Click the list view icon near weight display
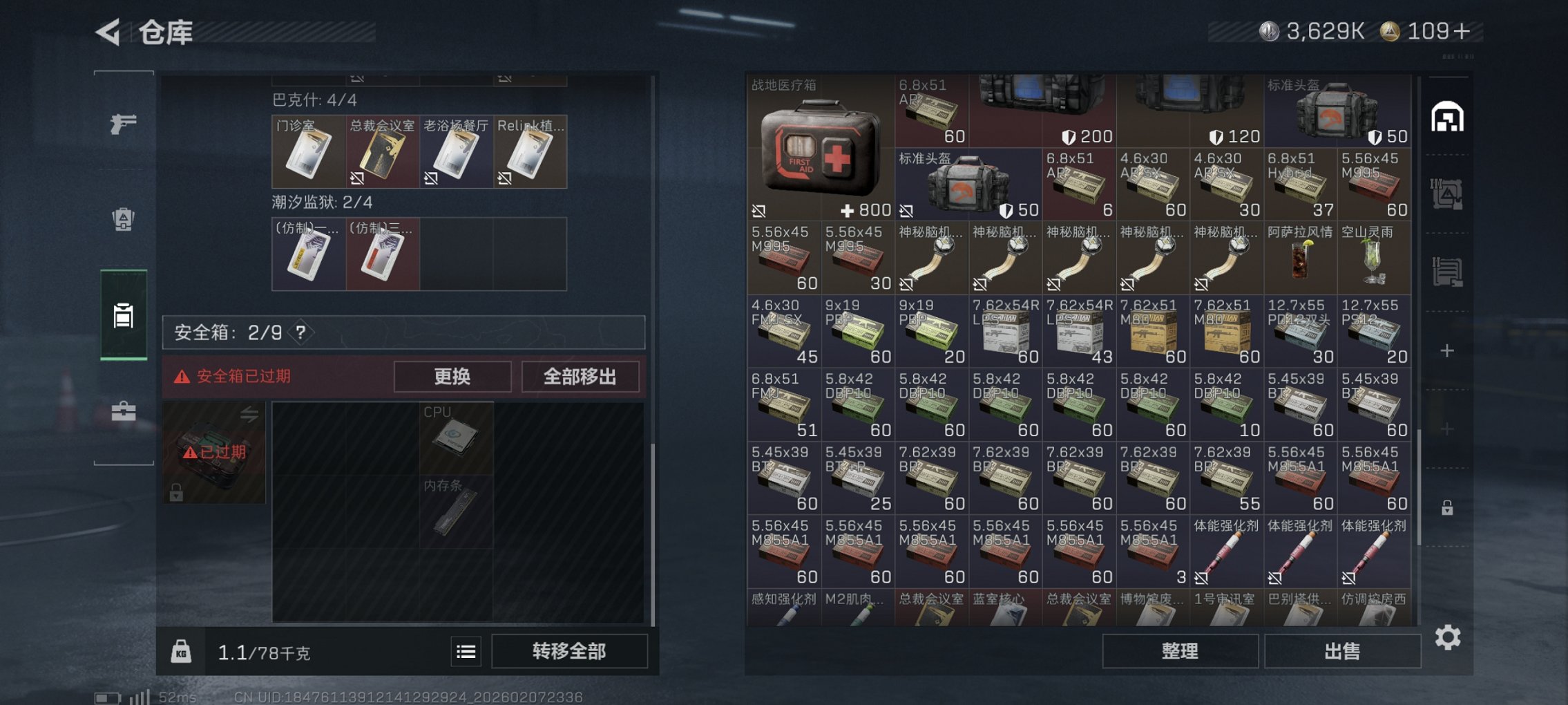Screen dimensions: 1568x705 pos(466,651)
